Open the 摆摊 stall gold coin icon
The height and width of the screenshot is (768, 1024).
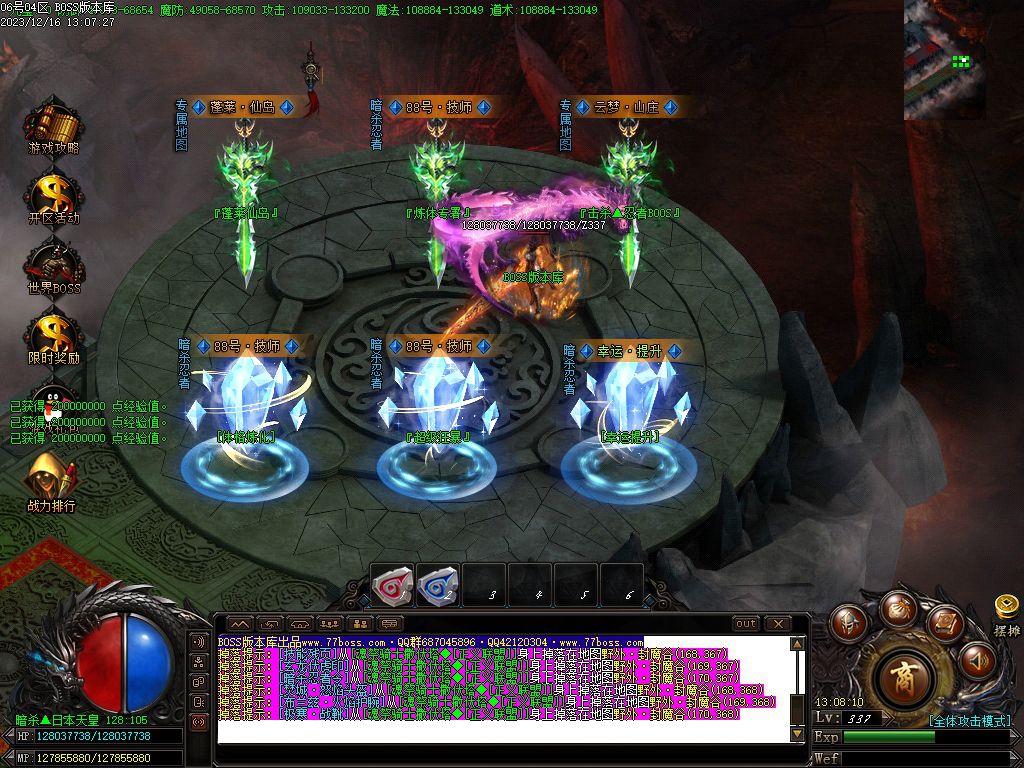click(1006, 608)
